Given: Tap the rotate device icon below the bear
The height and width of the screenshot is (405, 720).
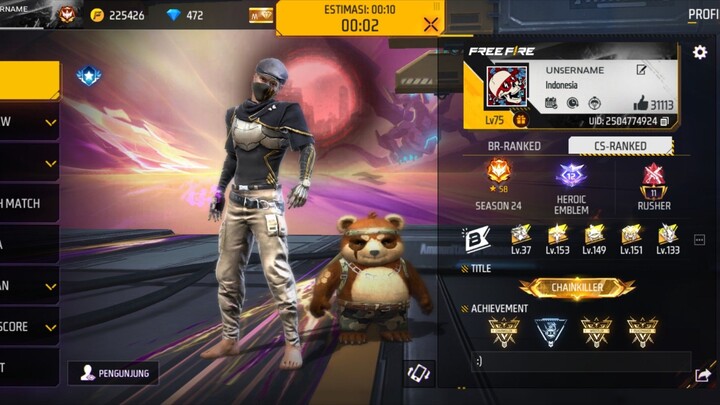Looking at the screenshot, I should [421, 372].
